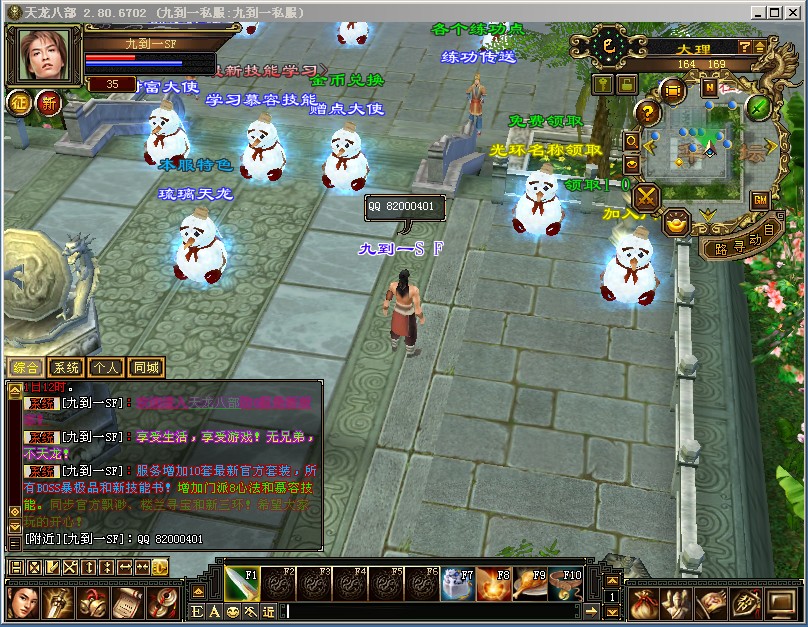Switch to the 系统 chat tab
The image size is (808, 627).
pyautogui.click(x=65, y=367)
